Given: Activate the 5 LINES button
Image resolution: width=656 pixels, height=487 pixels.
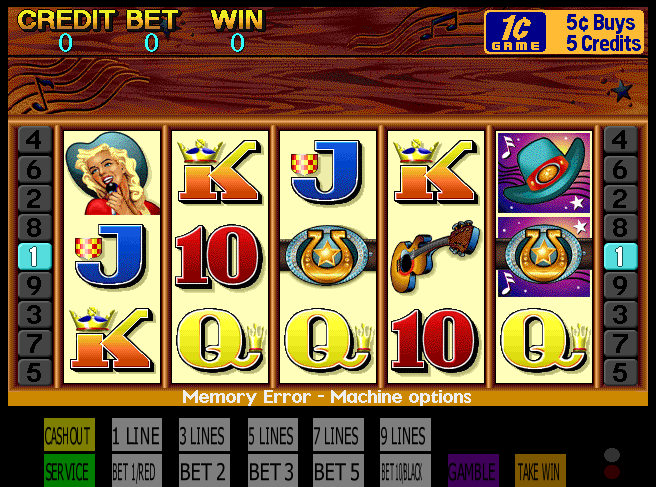Looking at the screenshot, I should [272, 436].
